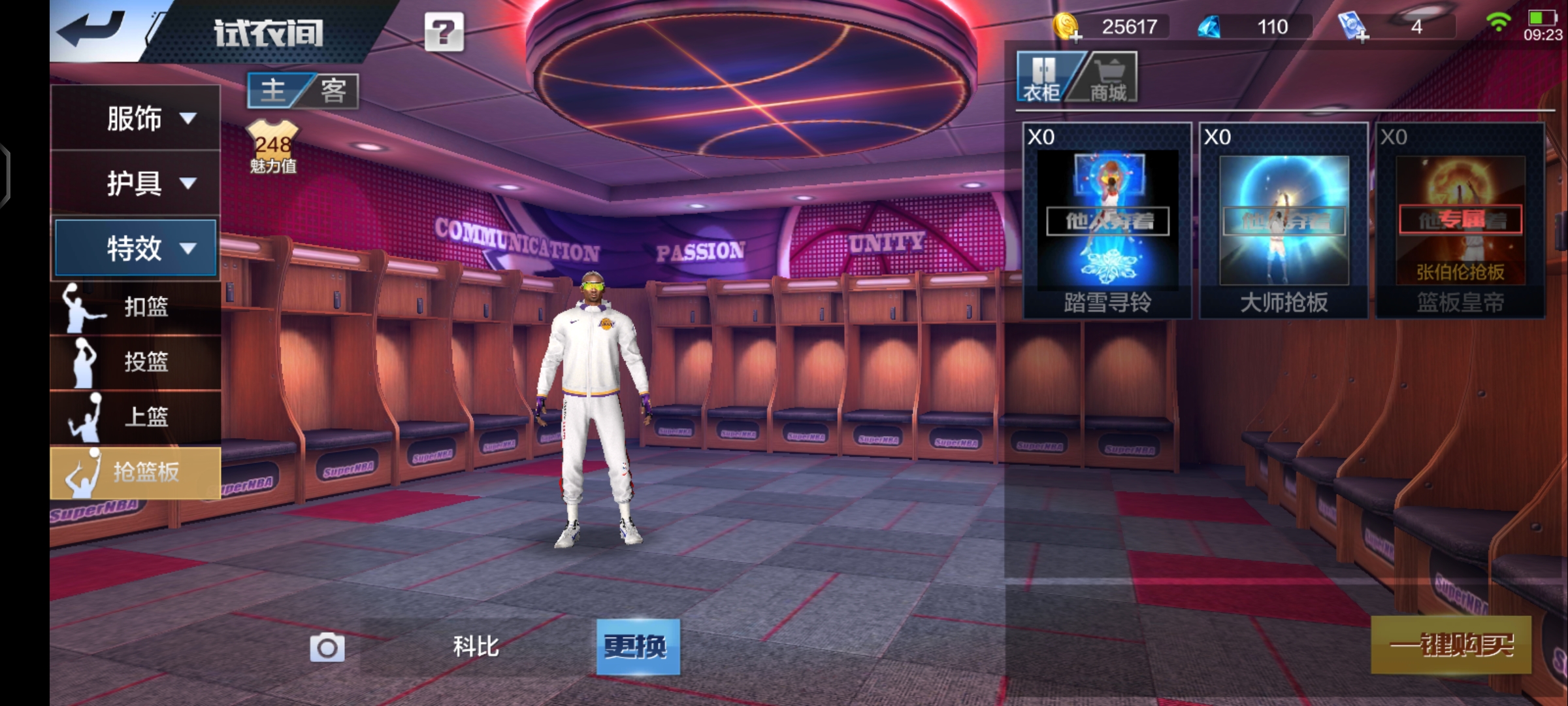Choose the 抢篮板 rebound effects entry
The width and height of the screenshot is (1568, 706).
(136, 472)
